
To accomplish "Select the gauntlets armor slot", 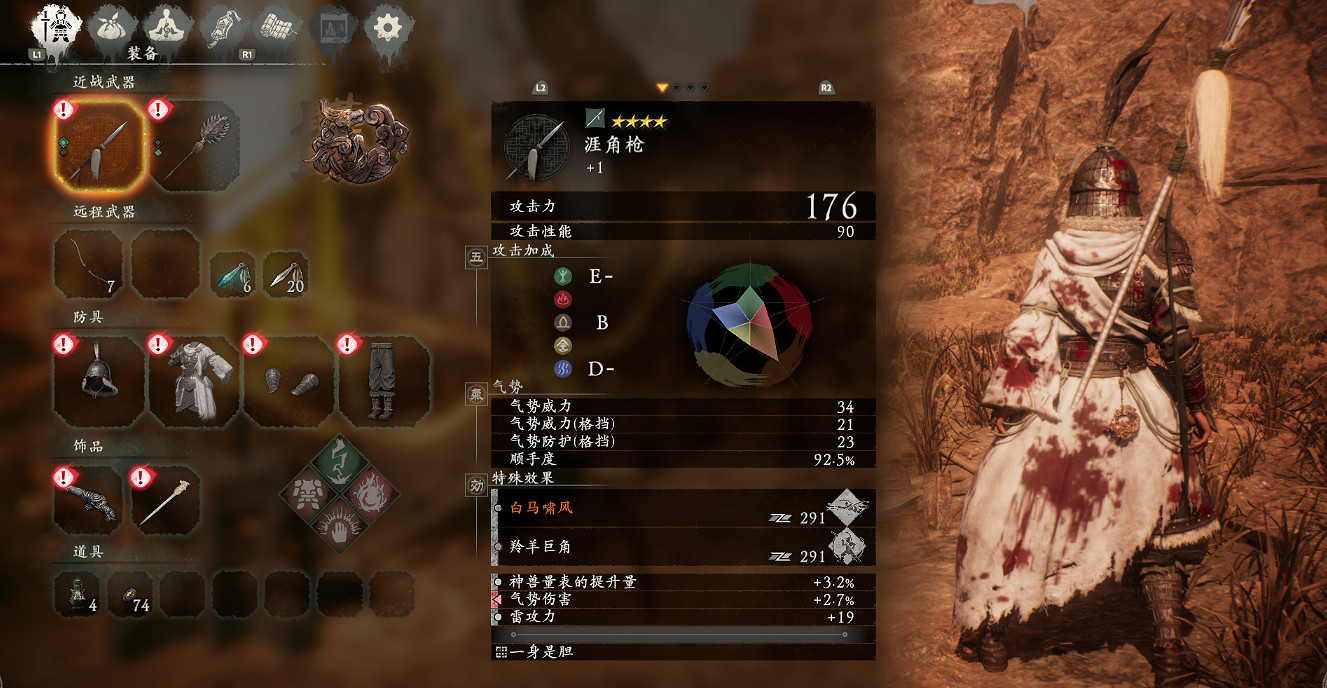I will 288,382.
